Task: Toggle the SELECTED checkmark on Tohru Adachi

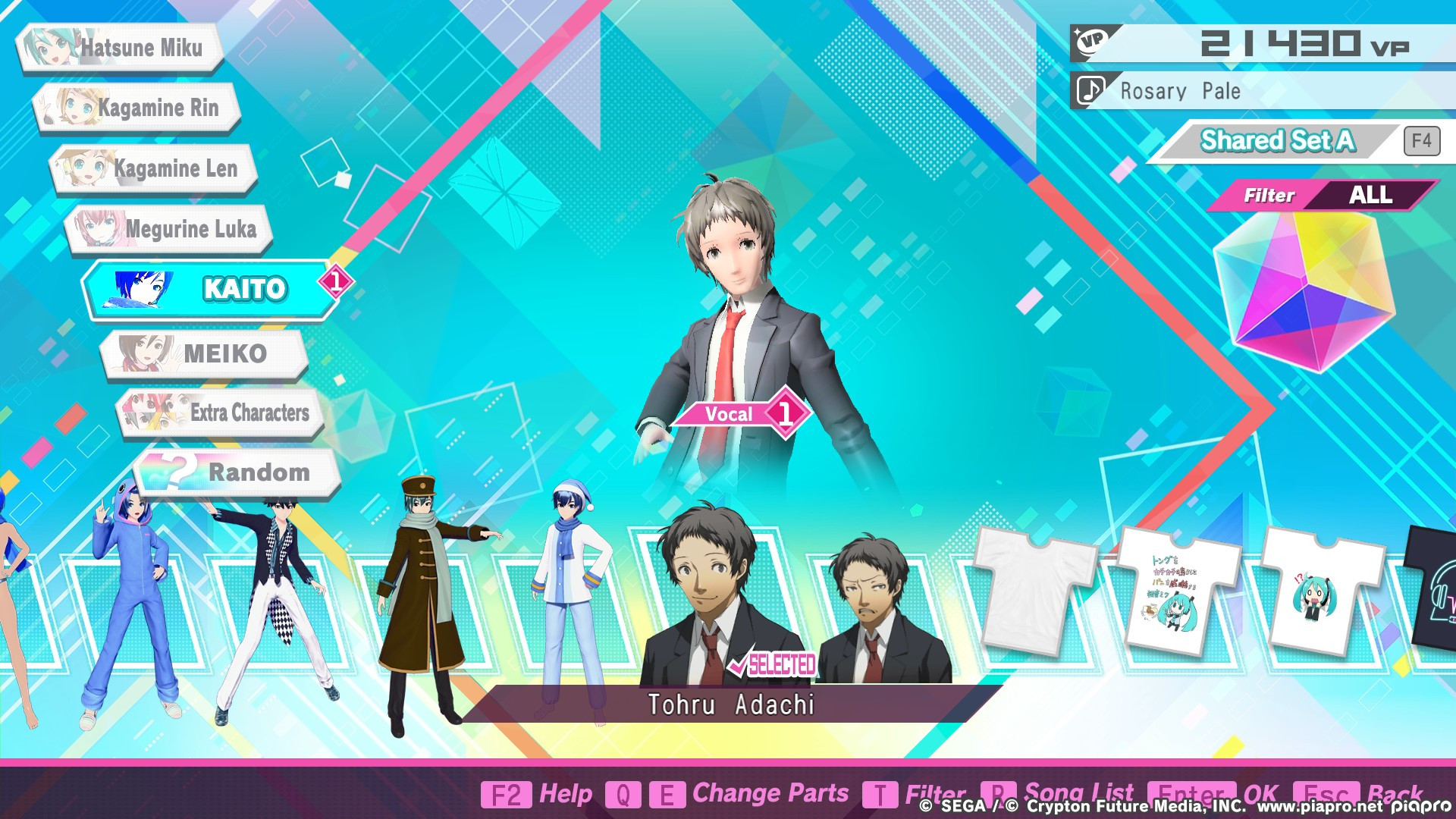Action: coord(773,664)
